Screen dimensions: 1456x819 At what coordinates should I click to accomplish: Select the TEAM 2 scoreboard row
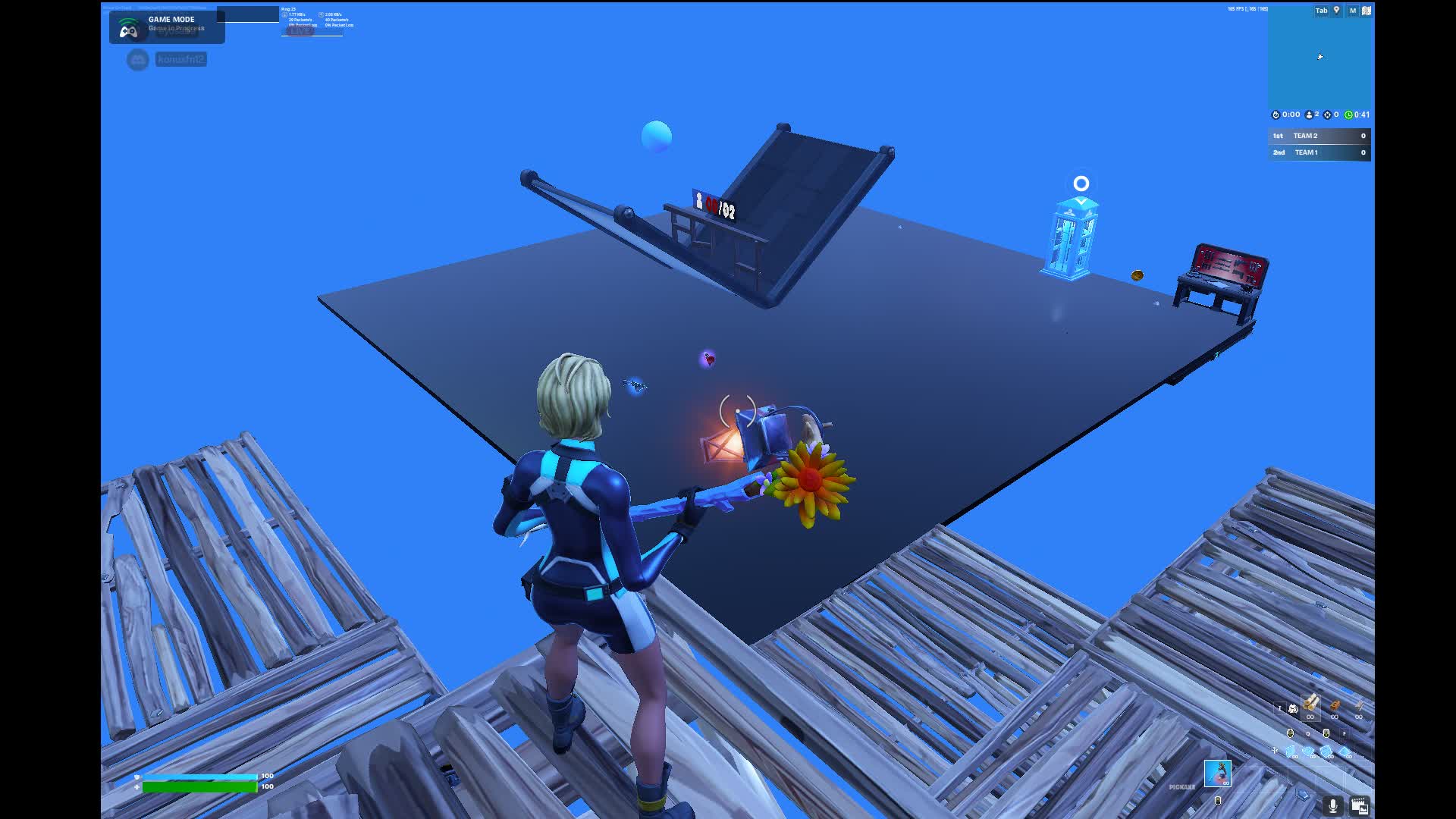point(1319,136)
